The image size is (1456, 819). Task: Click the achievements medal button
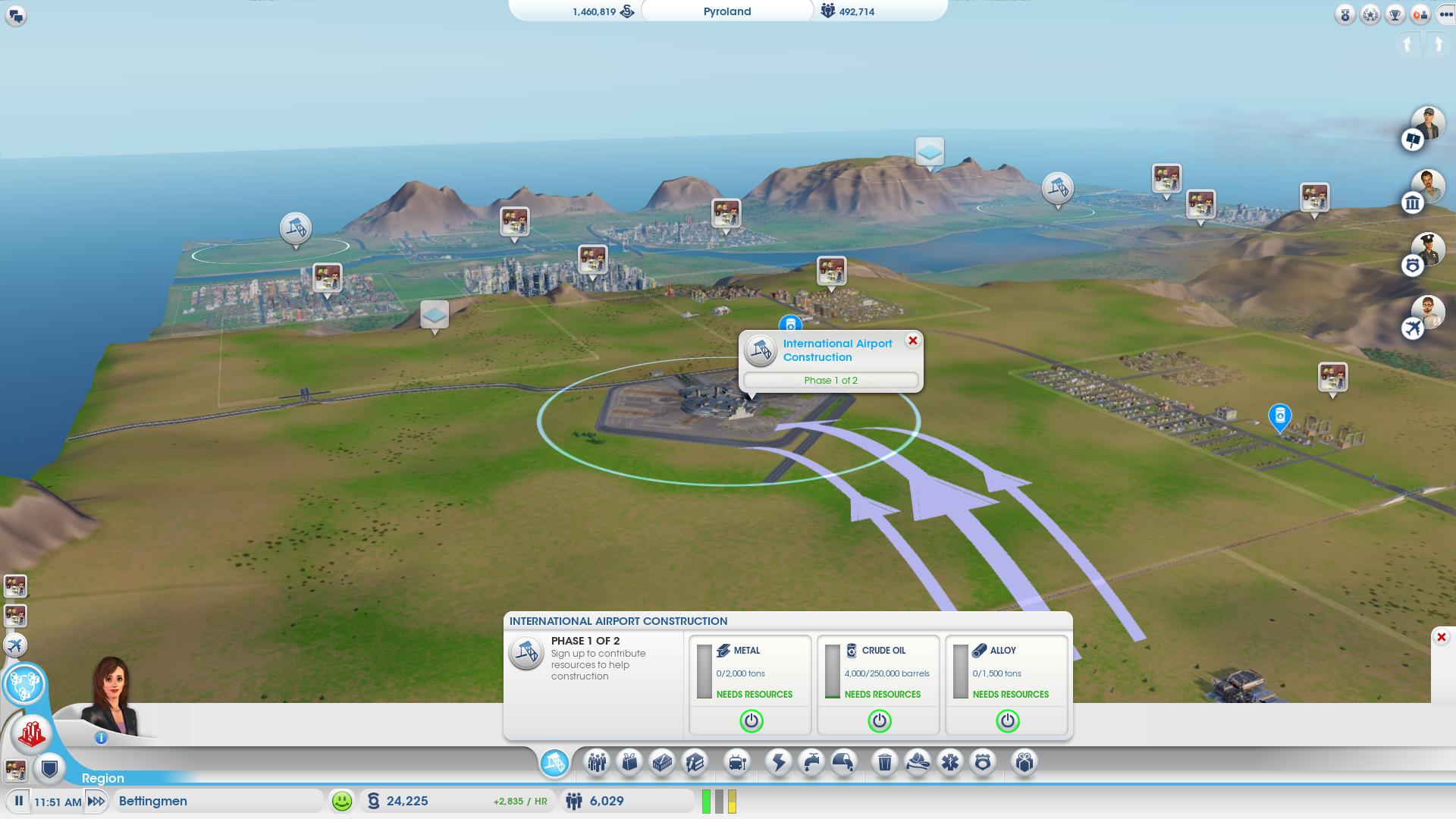[x=1345, y=13]
